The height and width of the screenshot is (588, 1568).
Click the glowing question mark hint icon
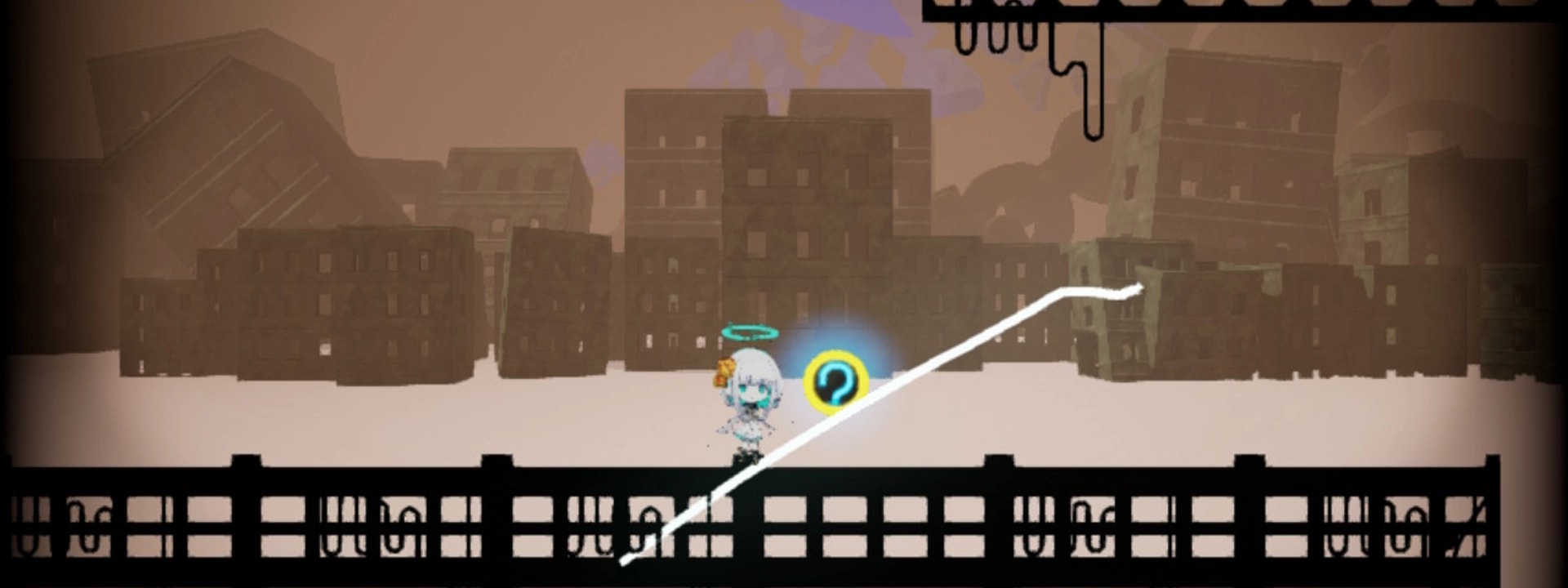(x=834, y=381)
